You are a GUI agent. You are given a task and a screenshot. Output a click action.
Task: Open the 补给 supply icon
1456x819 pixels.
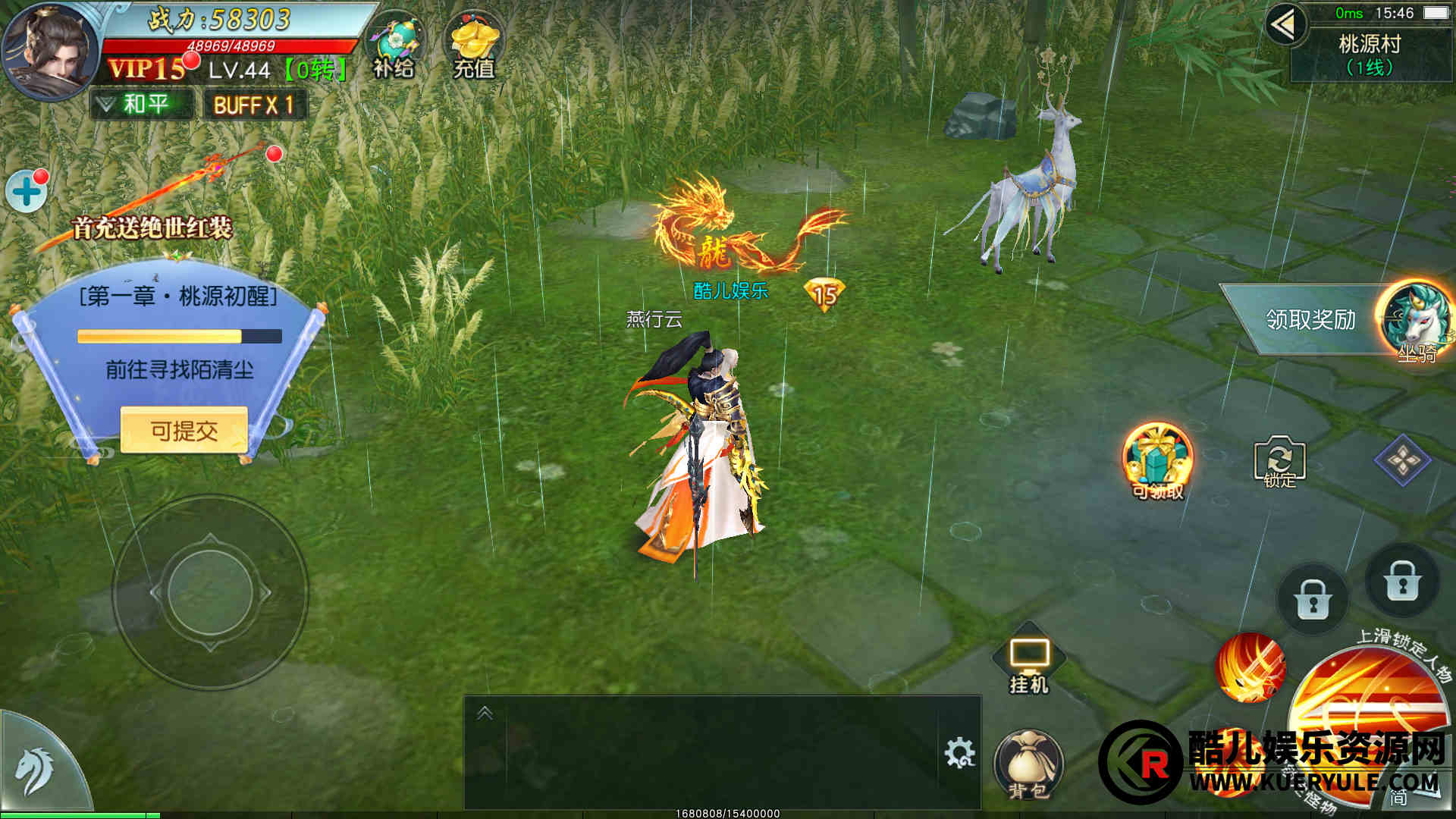pyautogui.click(x=395, y=47)
